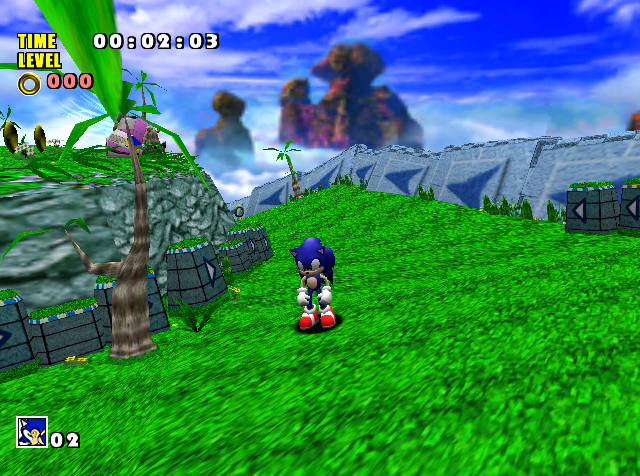Select the Sonic lives portrait icon
The width and height of the screenshot is (640, 476).
(x=31, y=432)
